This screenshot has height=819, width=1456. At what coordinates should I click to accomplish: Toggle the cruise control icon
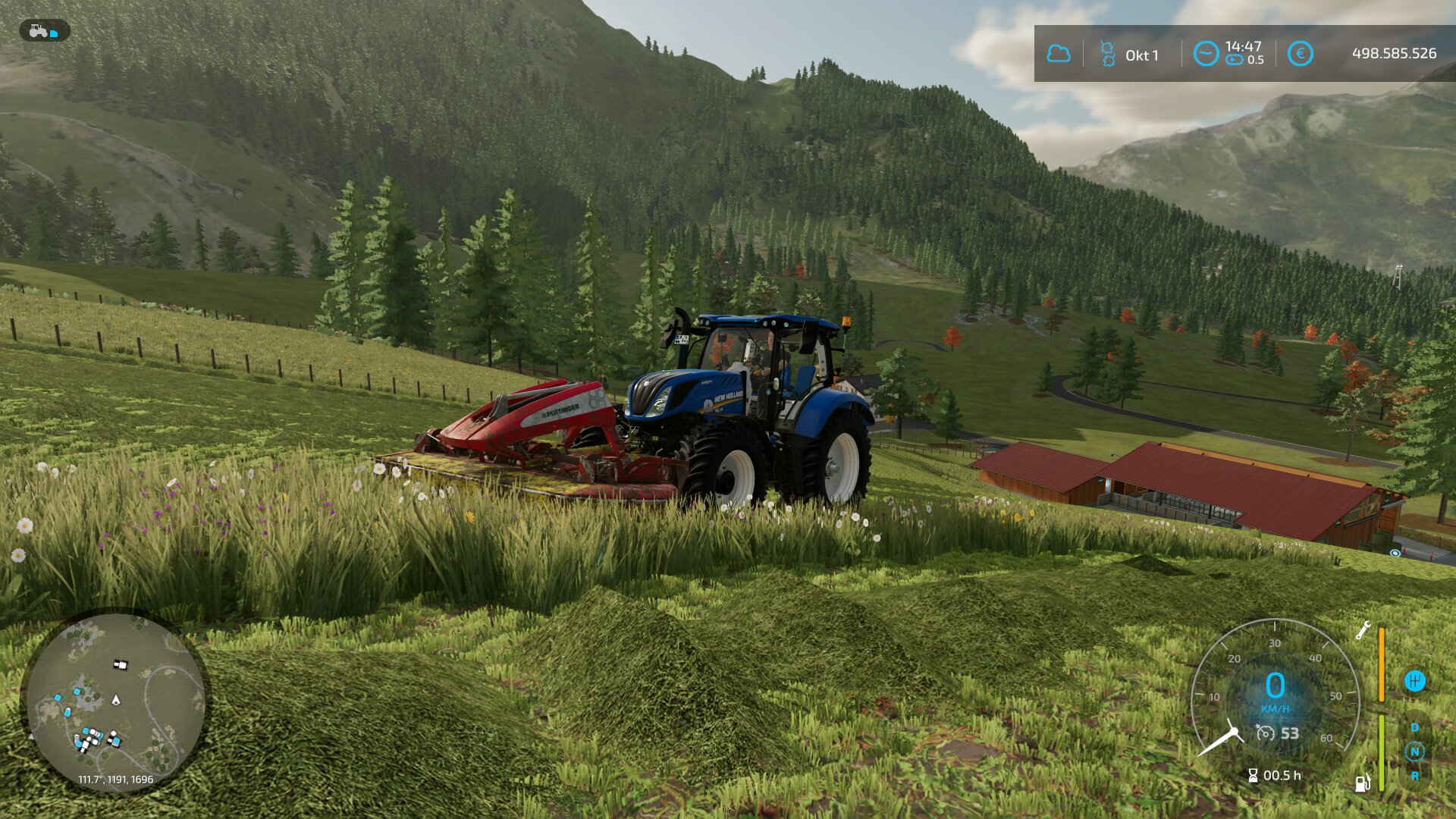click(1265, 733)
